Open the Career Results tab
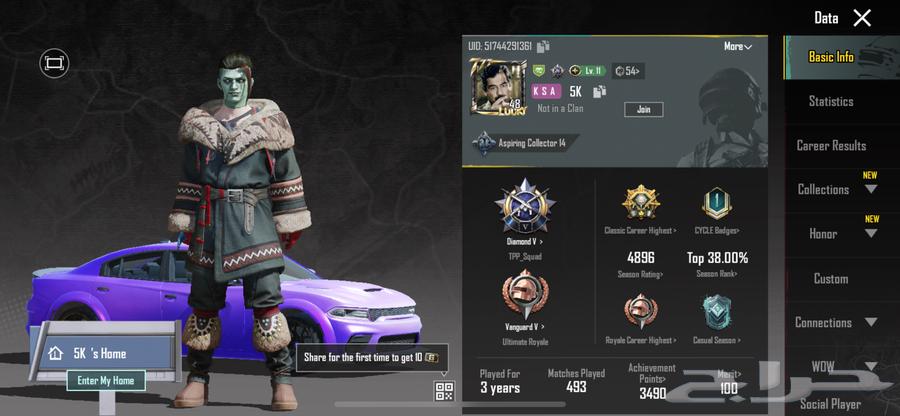 [831, 145]
